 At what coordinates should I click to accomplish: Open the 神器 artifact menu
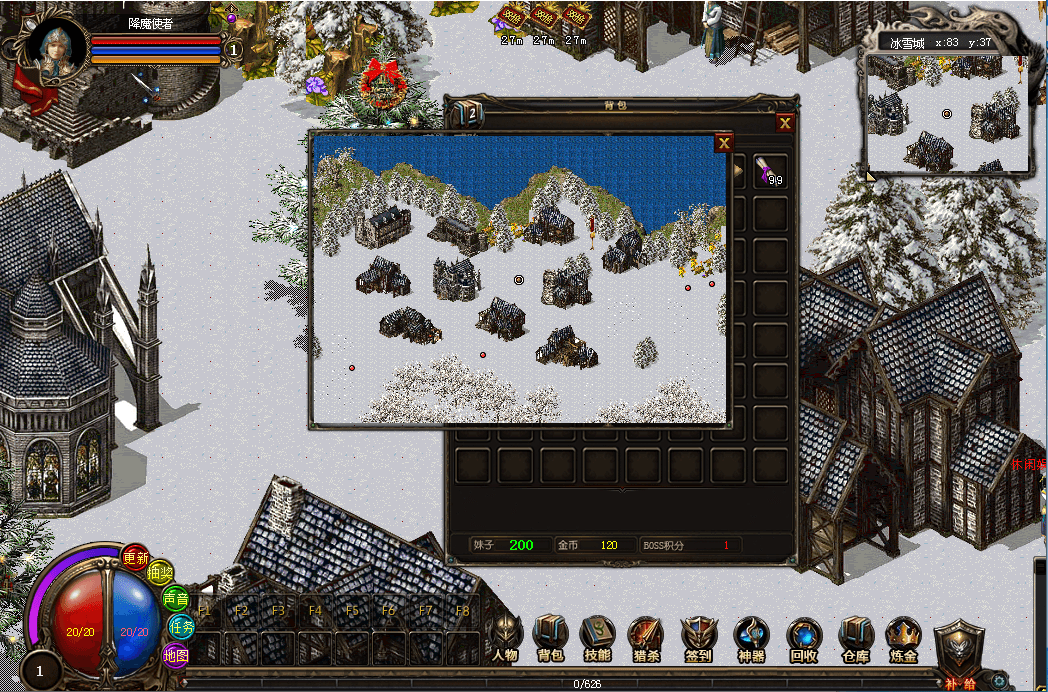750,636
